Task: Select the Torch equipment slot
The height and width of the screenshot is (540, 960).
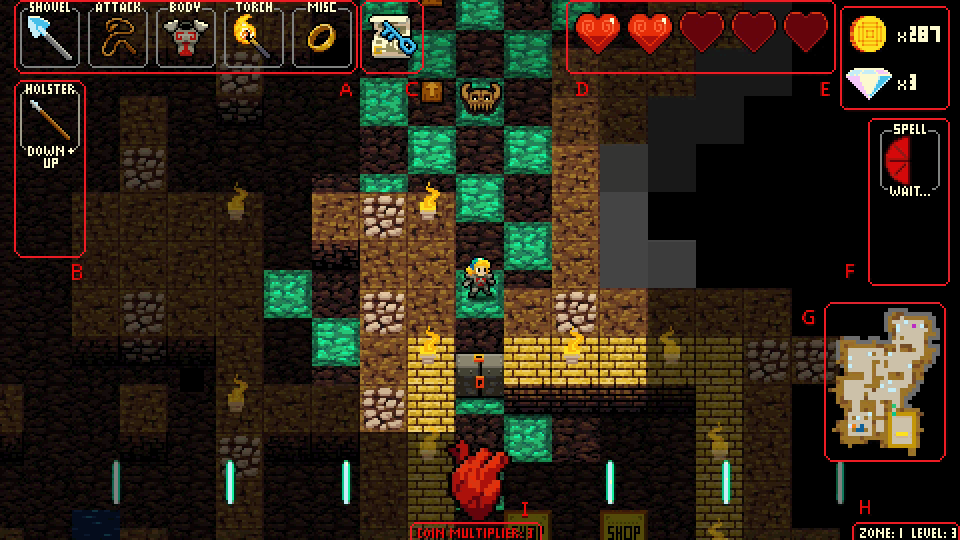Action: click(x=253, y=37)
